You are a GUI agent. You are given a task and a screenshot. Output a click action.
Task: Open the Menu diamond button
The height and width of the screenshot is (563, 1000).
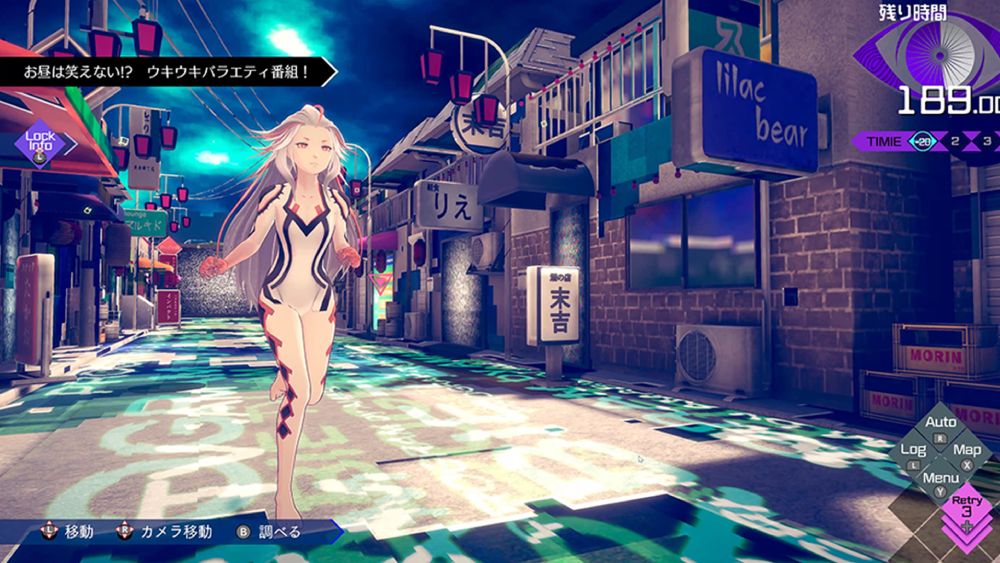(x=940, y=481)
